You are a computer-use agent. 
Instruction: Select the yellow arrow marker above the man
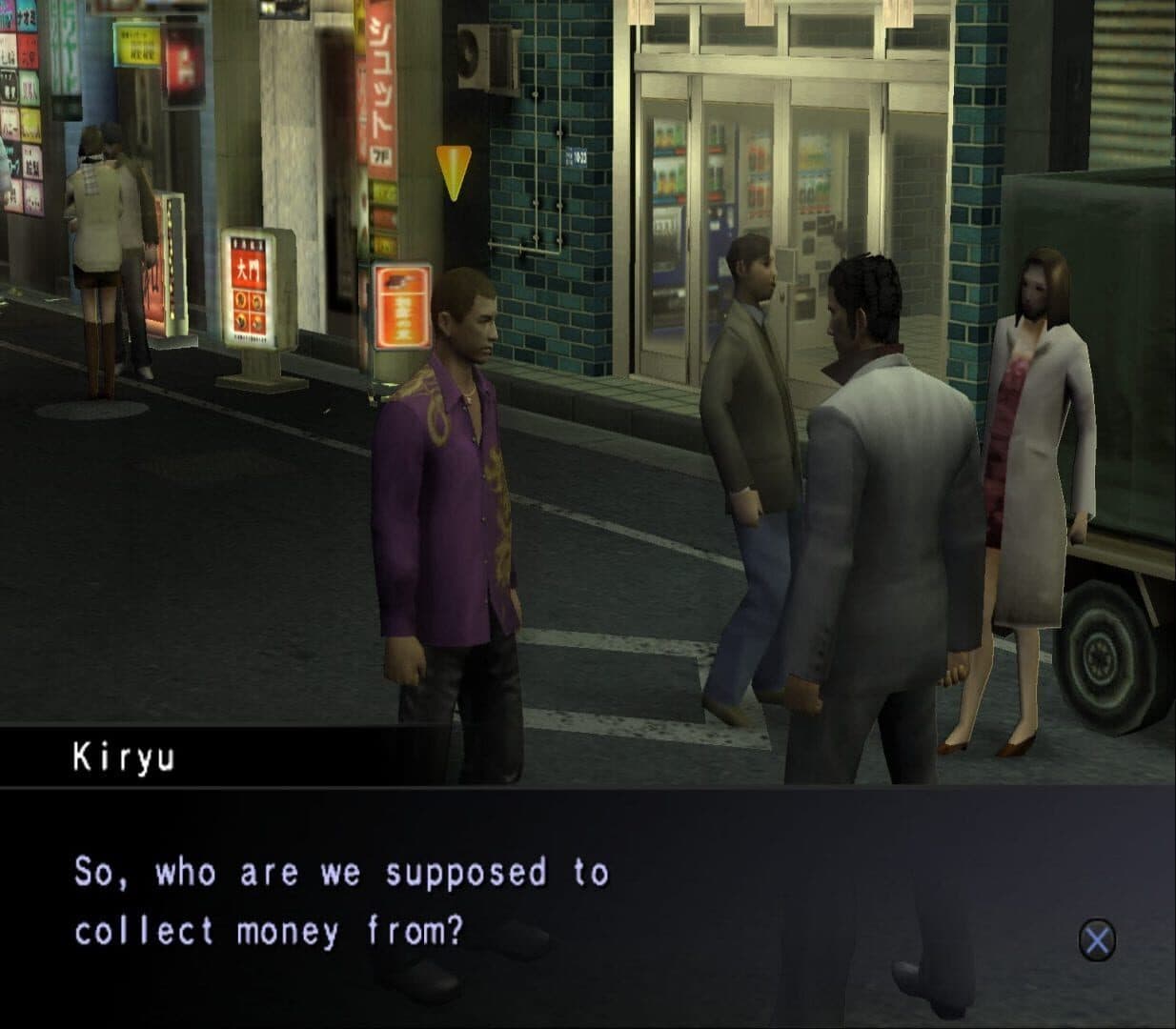454,171
